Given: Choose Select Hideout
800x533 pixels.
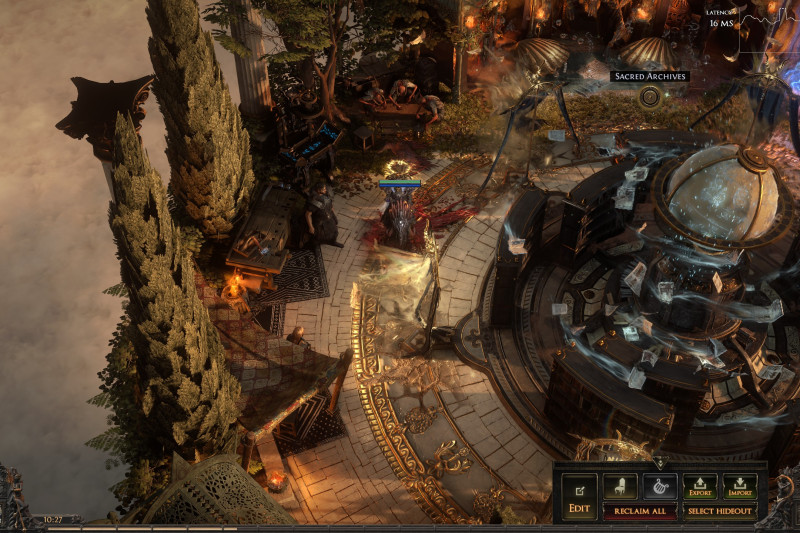Looking at the screenshot, I should point(720,511).
